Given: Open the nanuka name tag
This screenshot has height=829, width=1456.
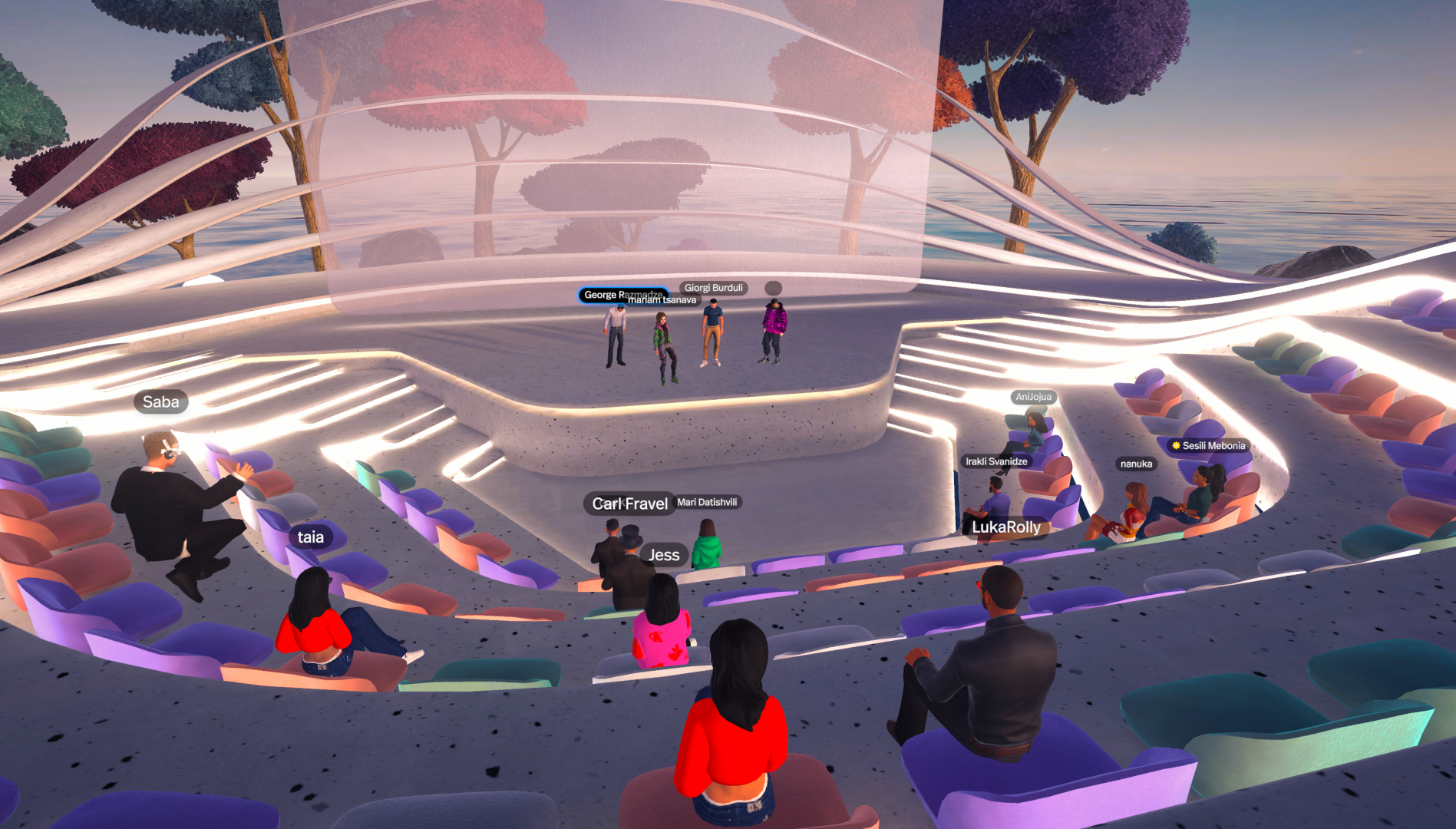Looking at the screenshot, I should 1136,464.
